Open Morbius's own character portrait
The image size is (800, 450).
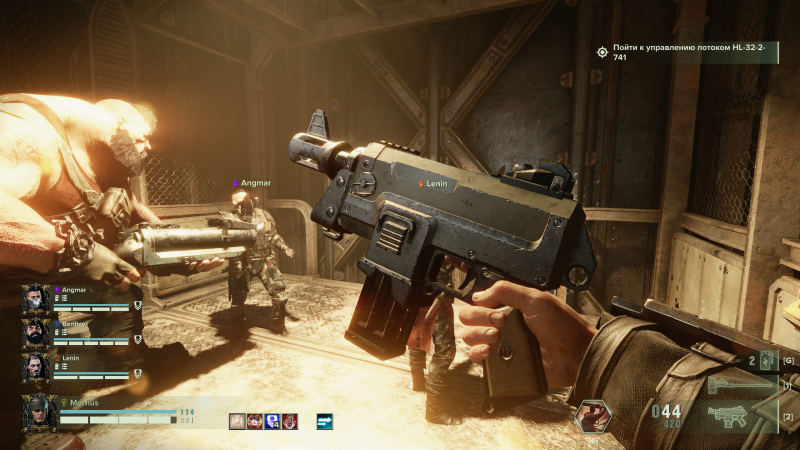tap(40, 413)
